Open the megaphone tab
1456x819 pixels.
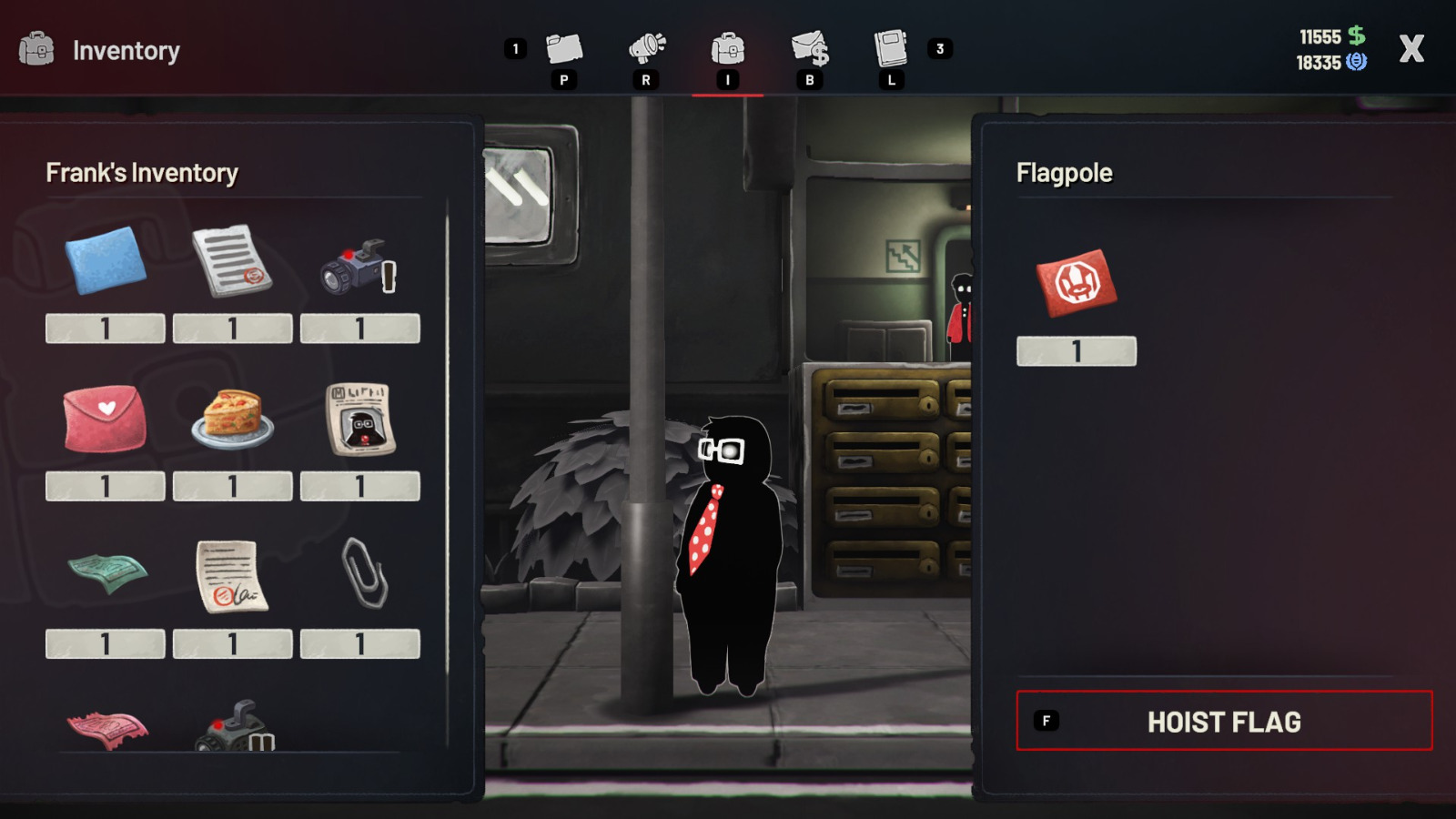(x=646, y=49)
